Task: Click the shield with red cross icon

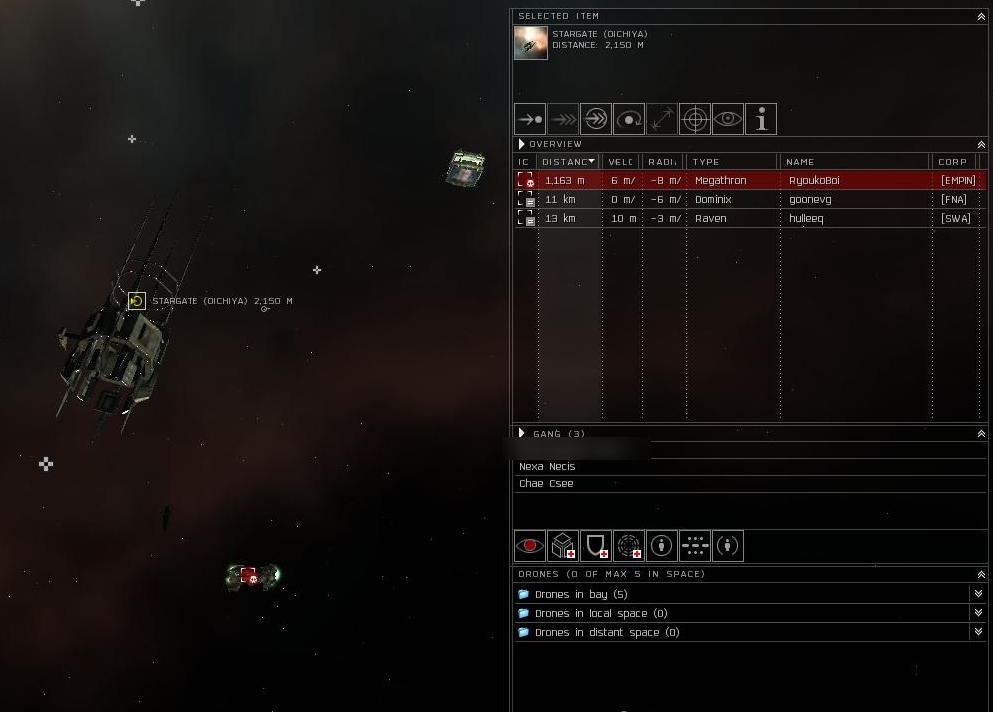Action: (x=596, y=546)
